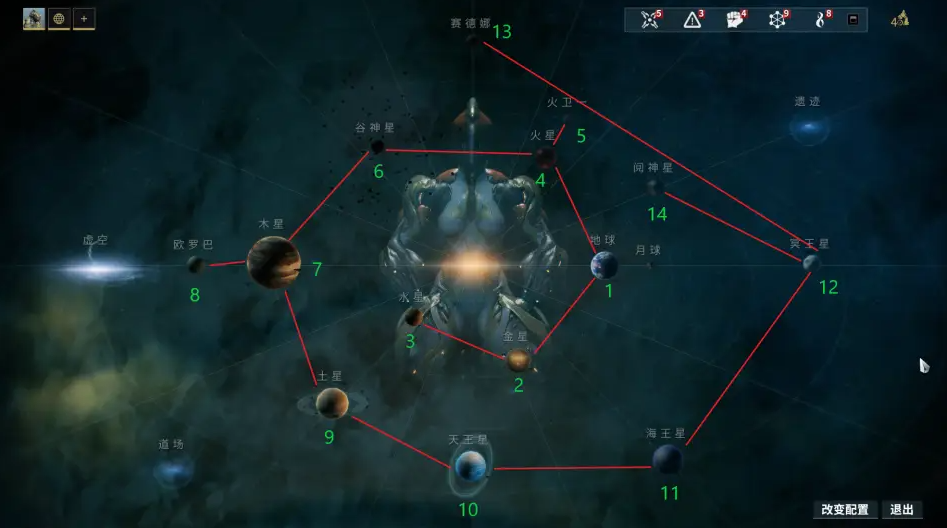
Task: Open Uranus (天王星) planet node
Action: point(470,466)
